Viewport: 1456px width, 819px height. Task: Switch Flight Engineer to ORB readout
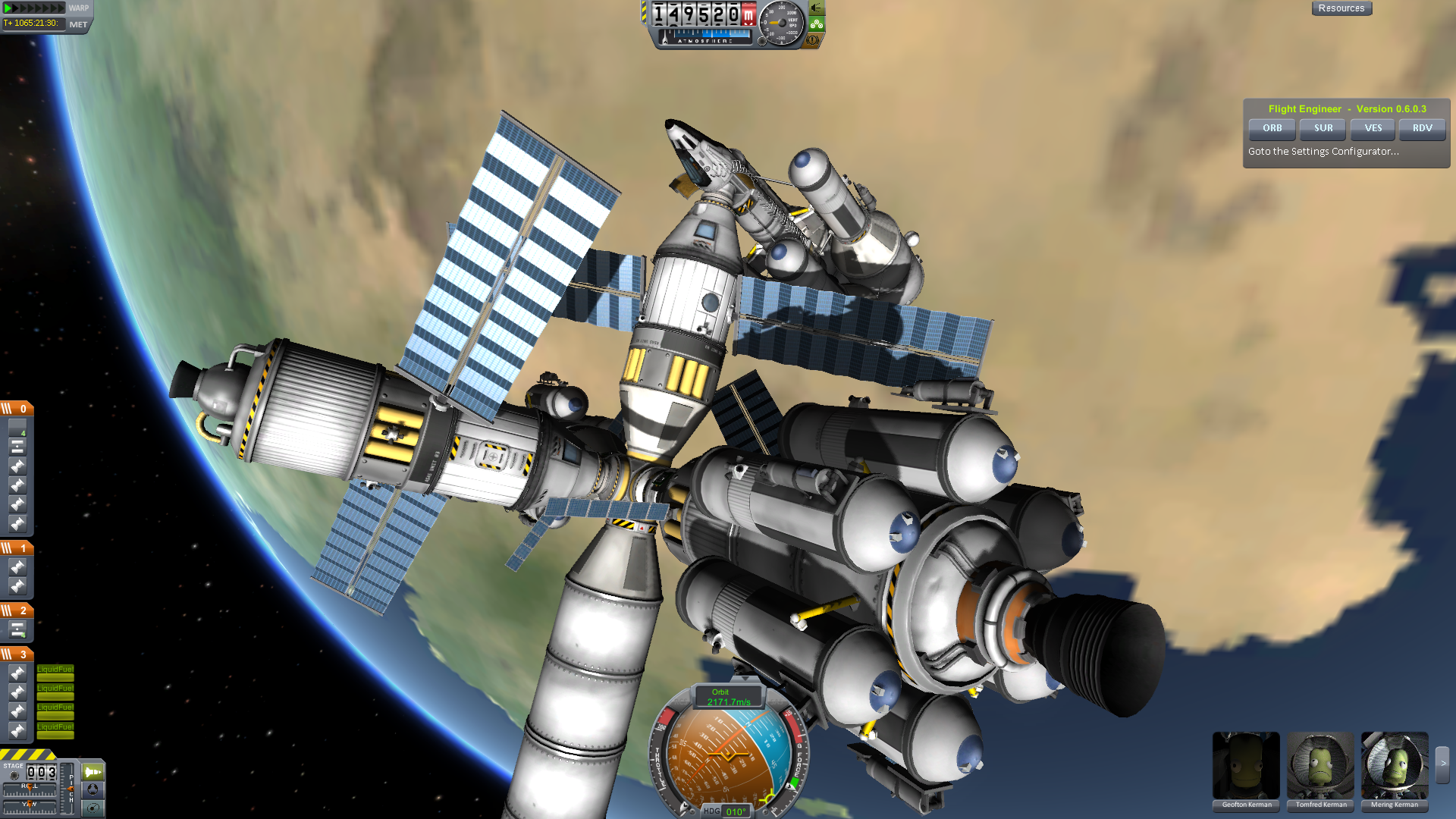[1272, 128]
